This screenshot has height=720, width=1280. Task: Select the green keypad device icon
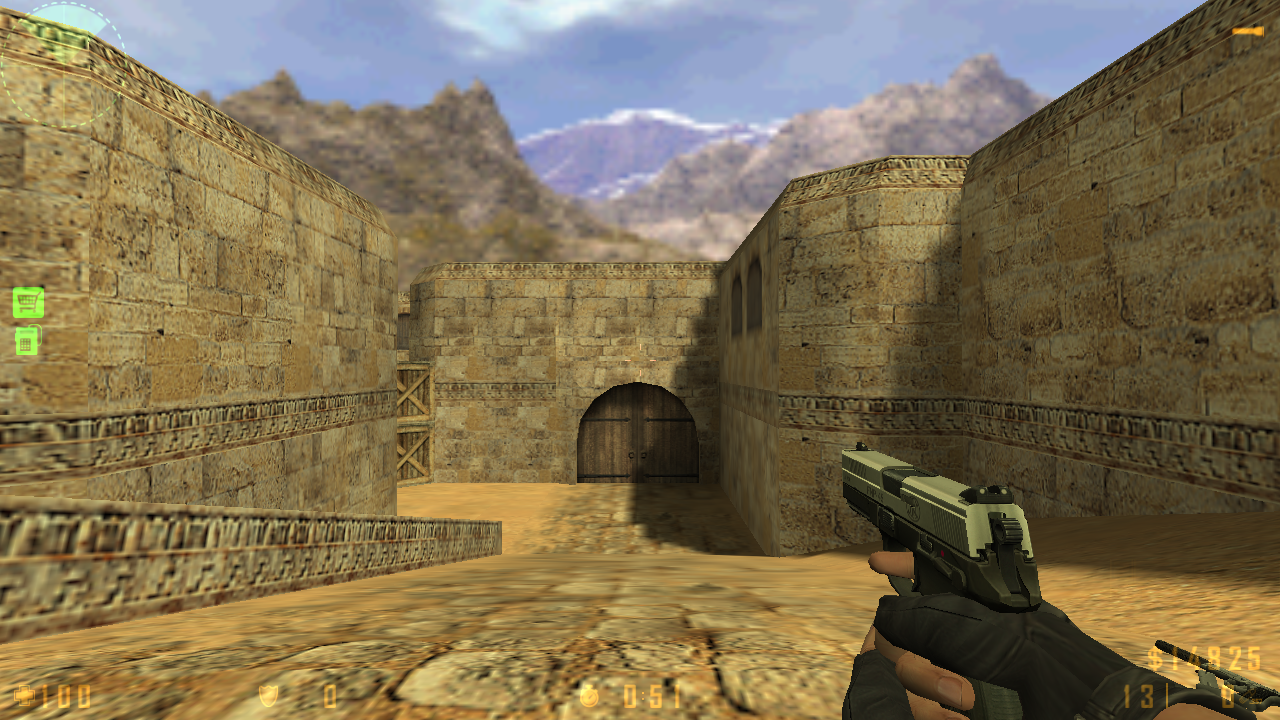[x=27, y=341]
